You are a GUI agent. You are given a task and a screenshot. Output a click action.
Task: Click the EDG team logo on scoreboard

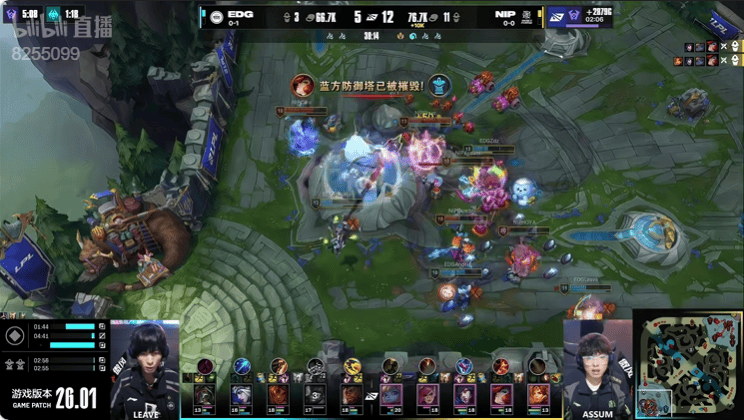216,15
